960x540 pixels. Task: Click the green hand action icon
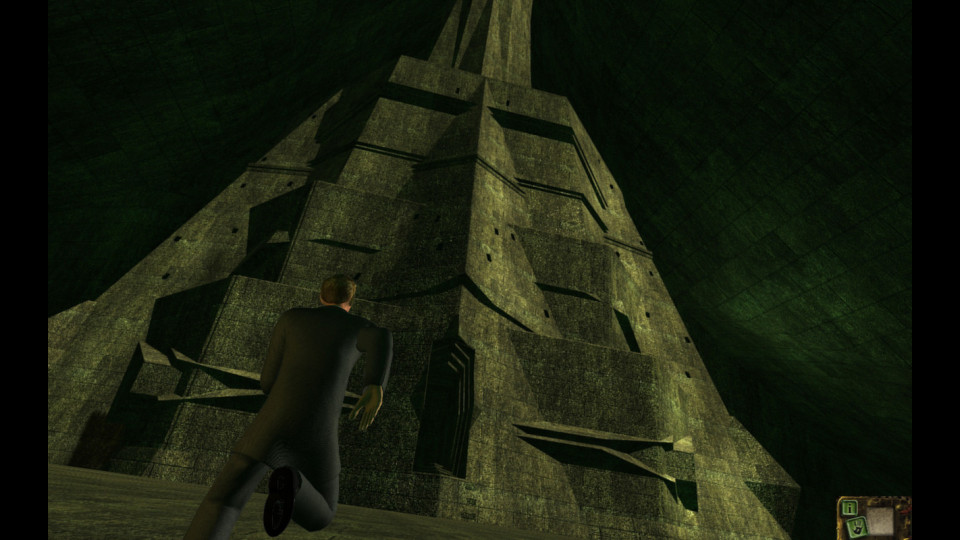tap(857, 527)
